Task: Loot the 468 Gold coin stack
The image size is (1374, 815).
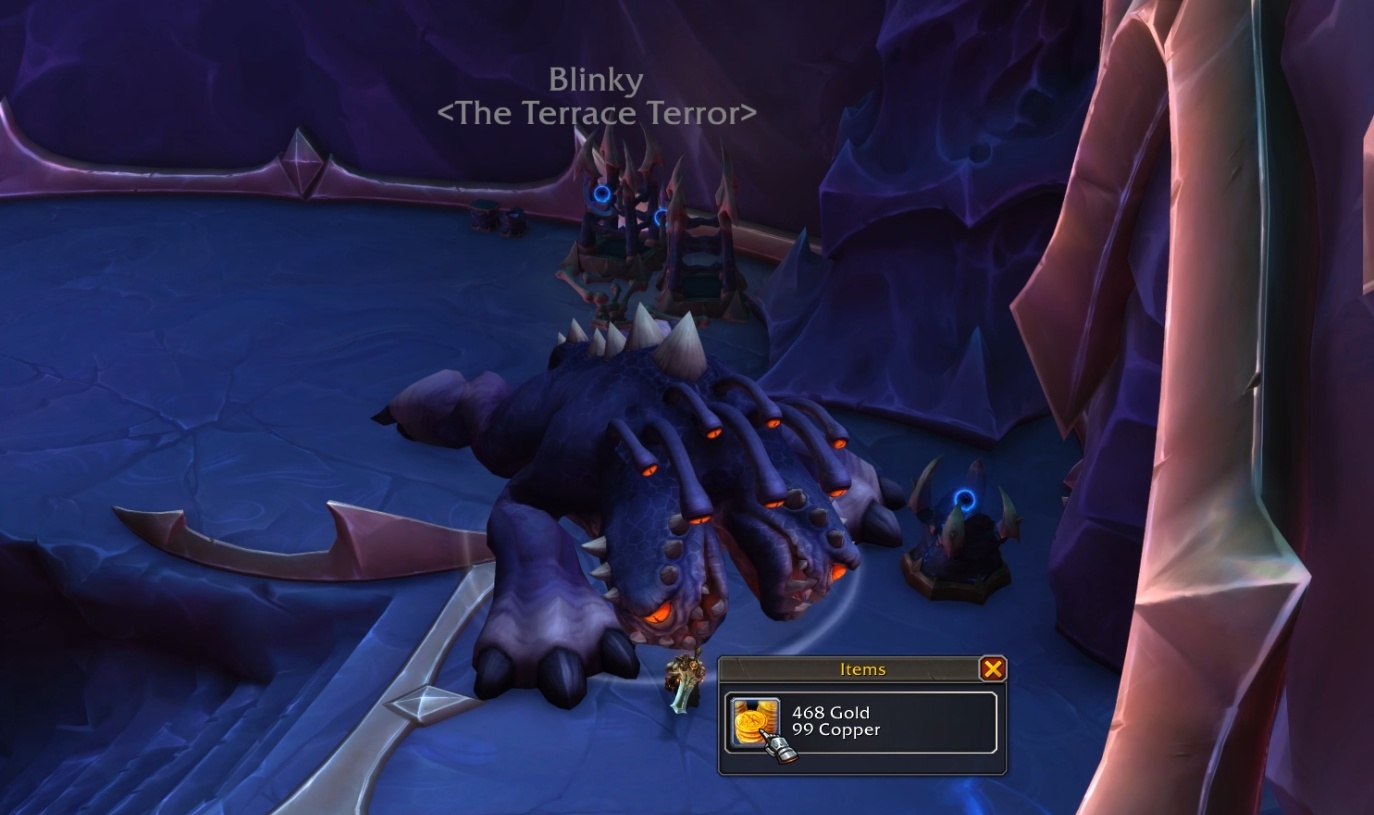Action: 752,722
